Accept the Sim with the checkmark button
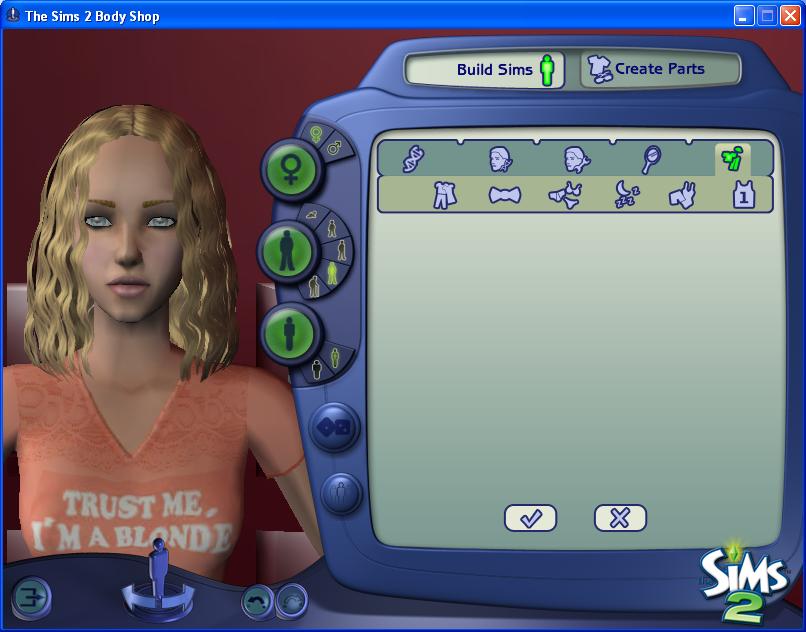 point(530,518)
